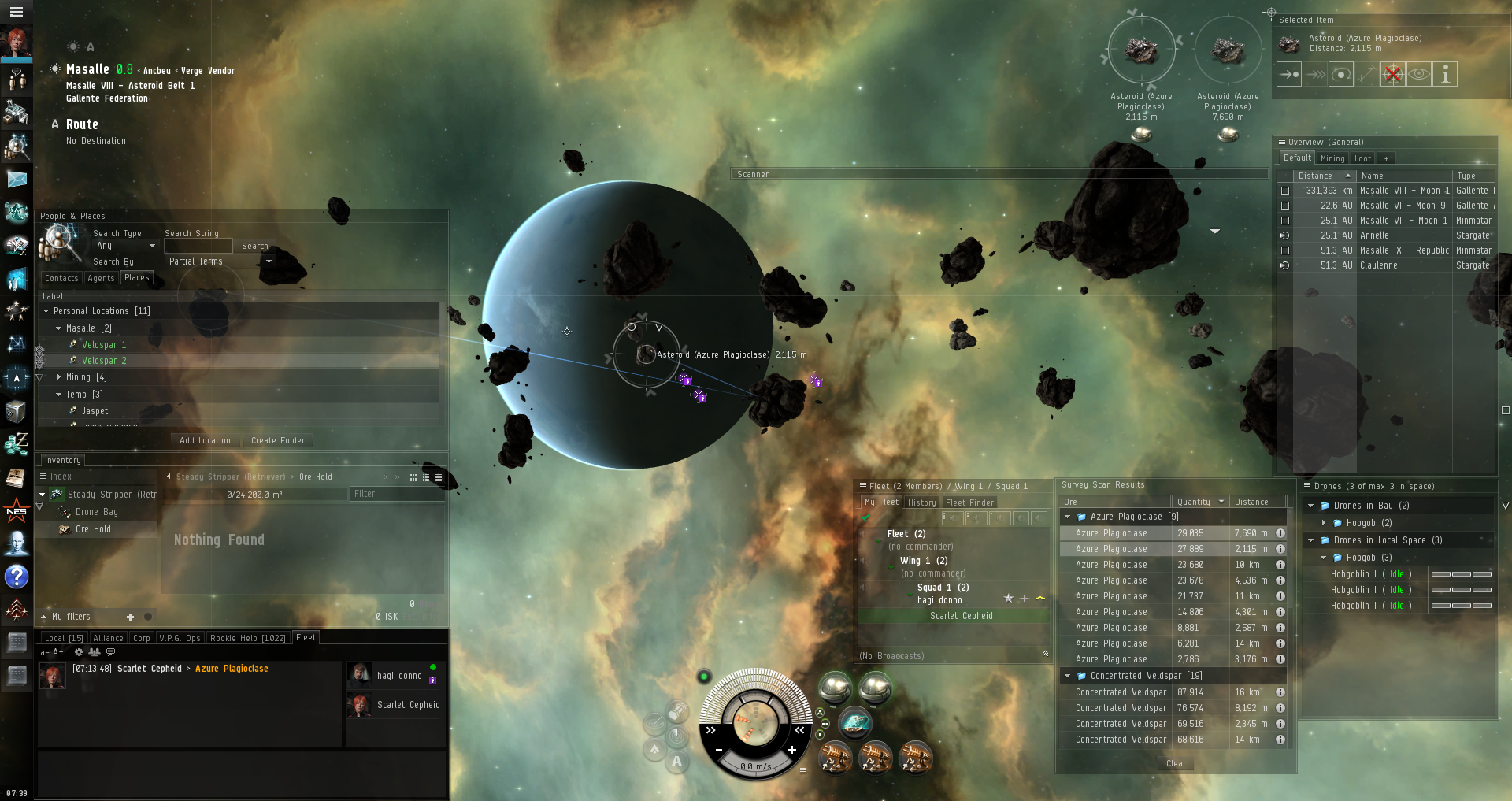Open the Agents tab
This screenshot has width=1512, height=801.
click(101, 278)
